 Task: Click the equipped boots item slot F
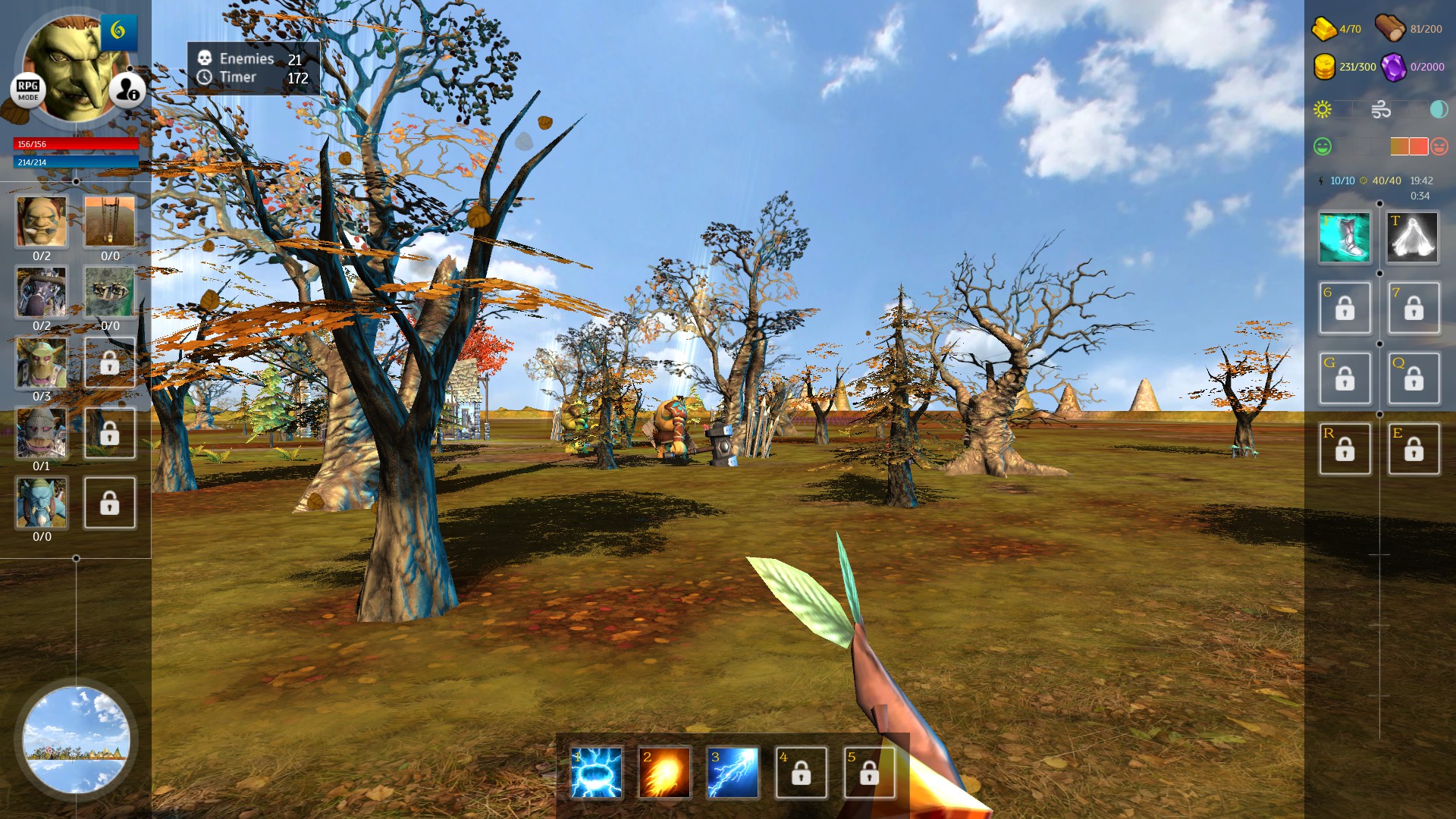point(1345,237)
